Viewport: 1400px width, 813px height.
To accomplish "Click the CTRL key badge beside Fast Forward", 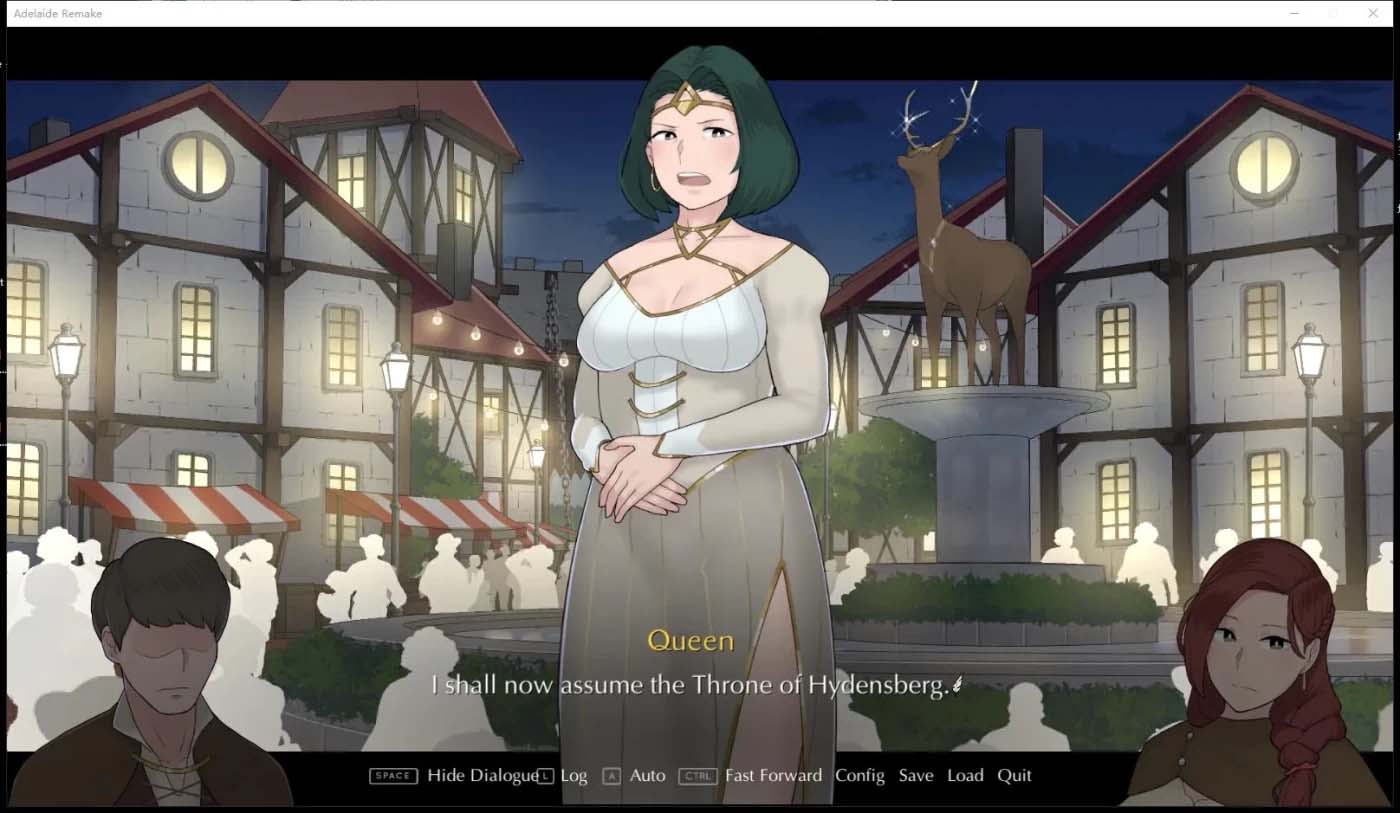I will (698, 776).
